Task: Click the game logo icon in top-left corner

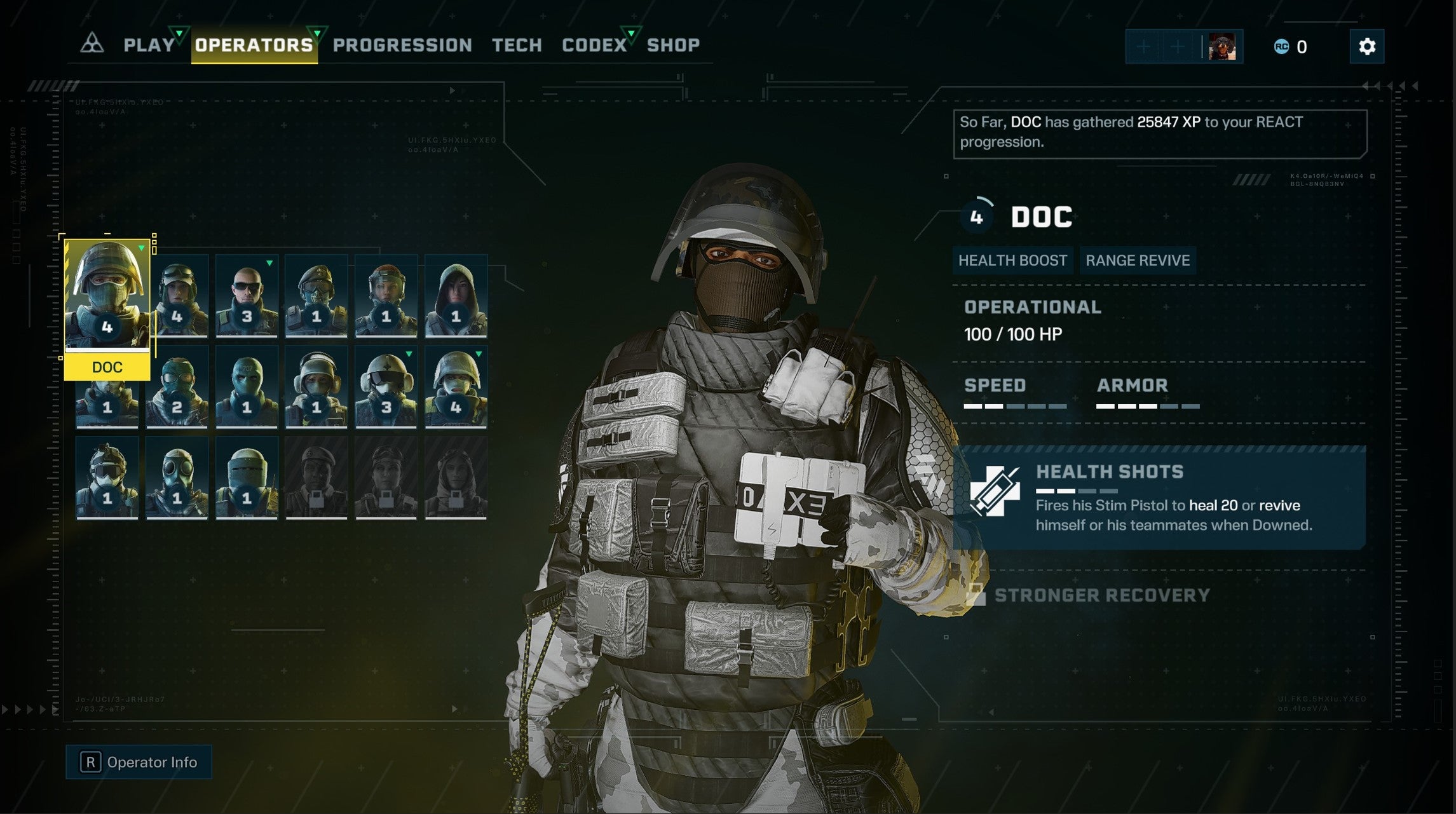Action: 93,43
